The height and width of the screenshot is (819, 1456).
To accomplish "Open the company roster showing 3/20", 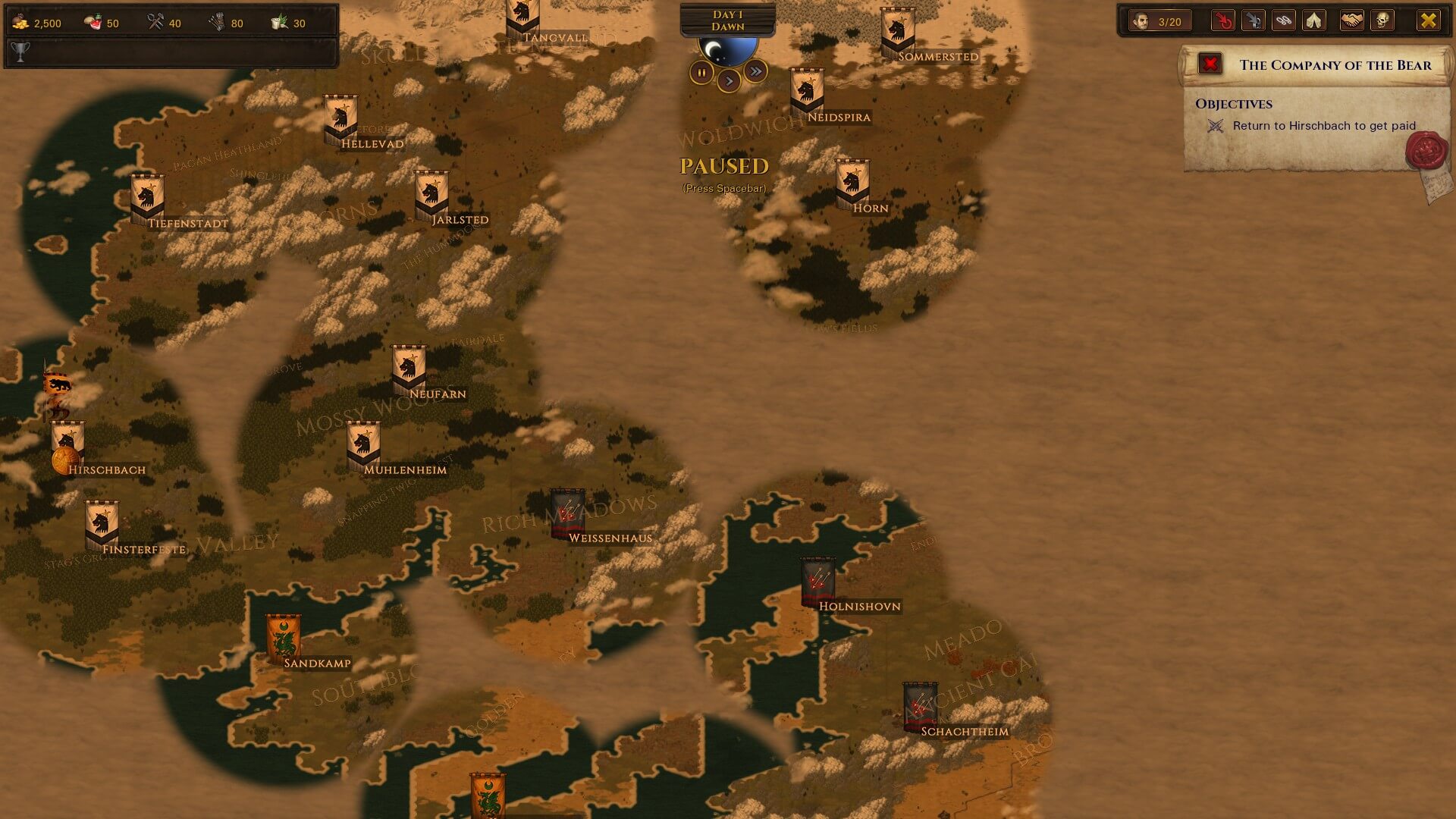I will [x=1158, y=21].
